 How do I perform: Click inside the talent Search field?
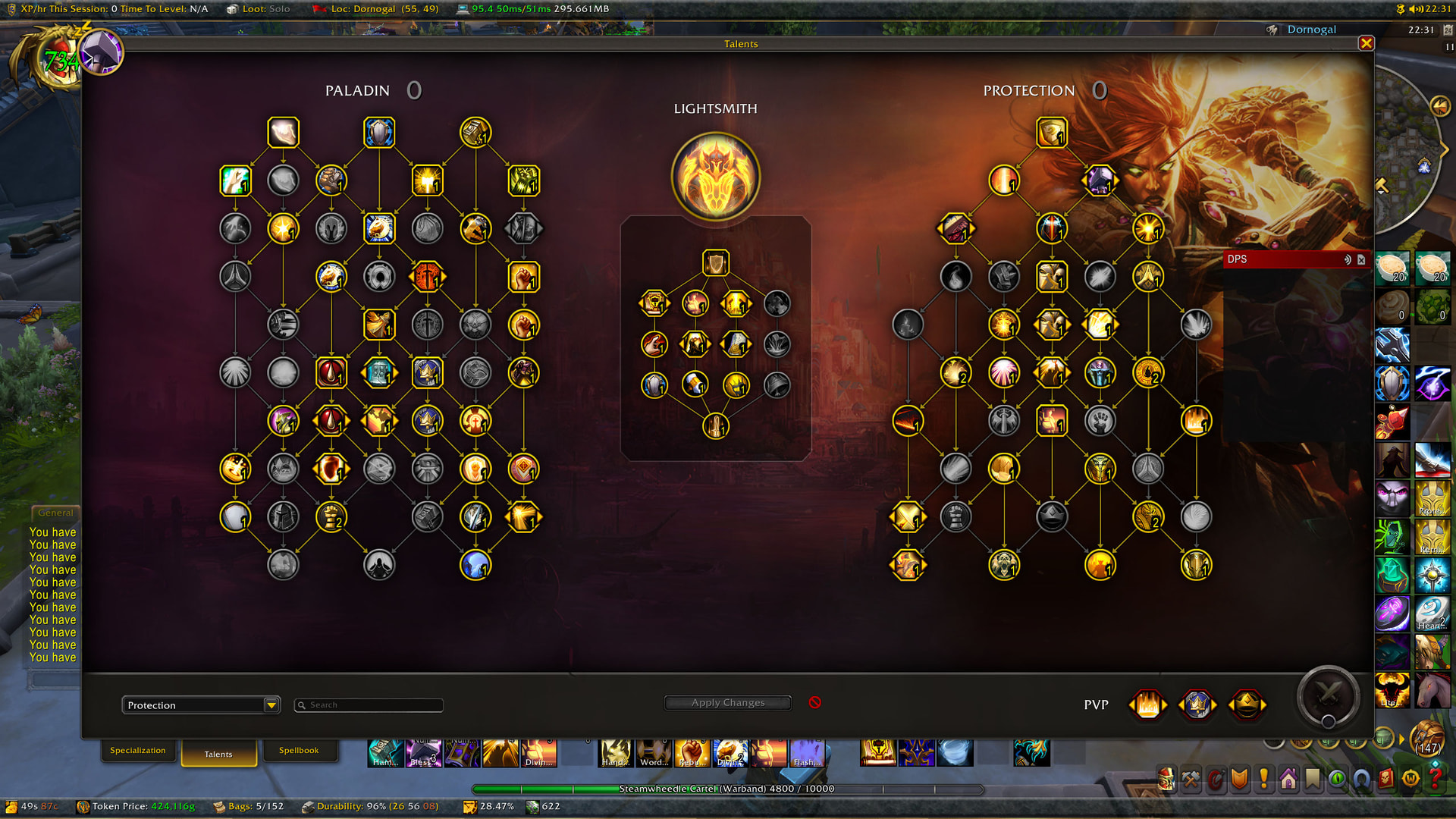[369, 704]
